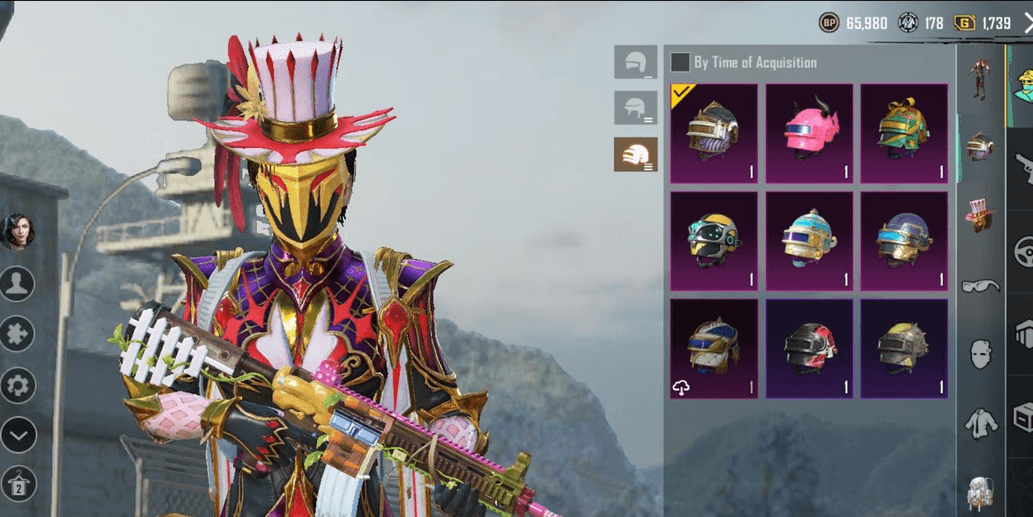The image size is (1033, 517).
Task: Expand the down-arrow chevron button
Action: [18, 435]
